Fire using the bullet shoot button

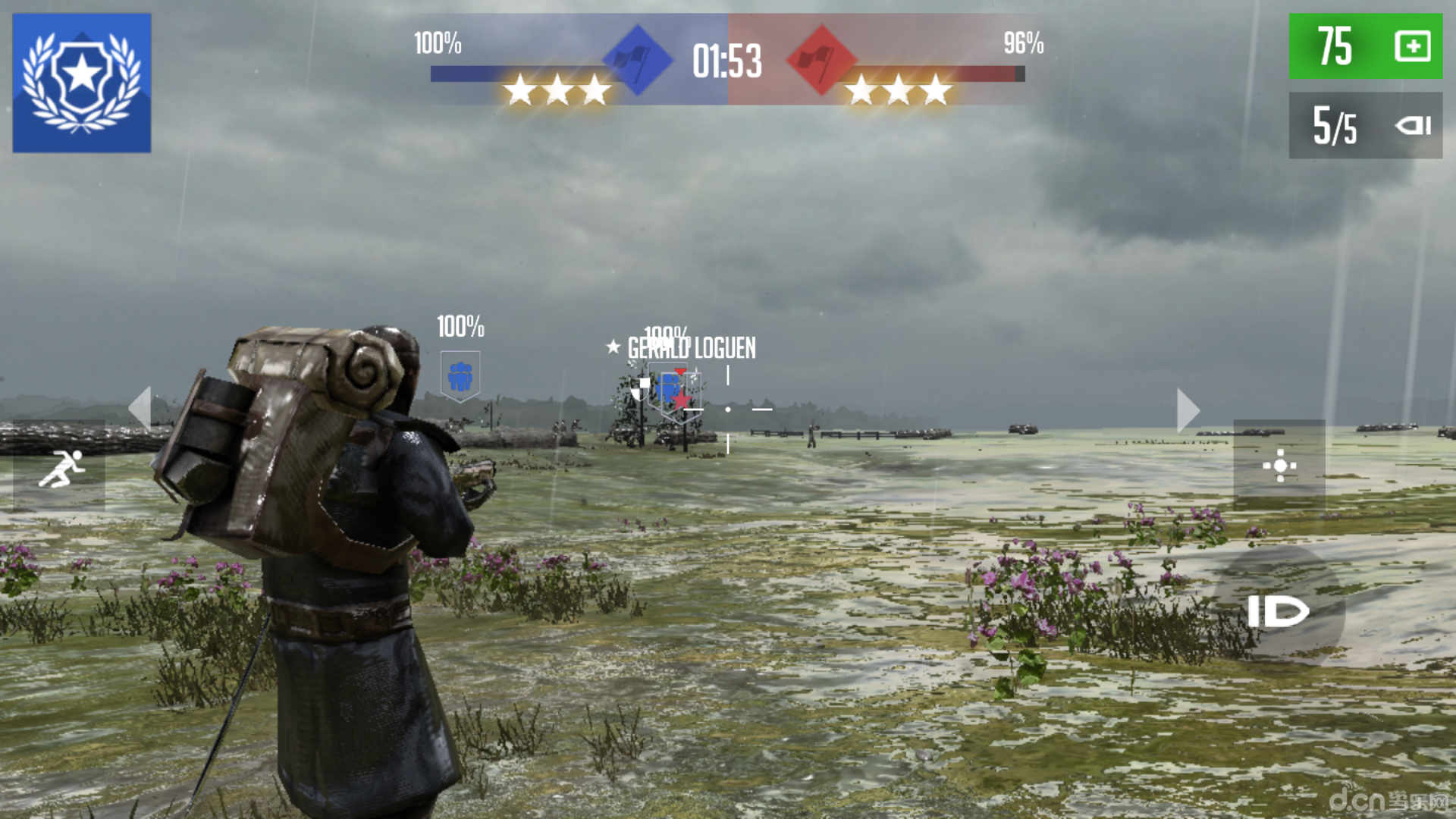coord(1278,611)
